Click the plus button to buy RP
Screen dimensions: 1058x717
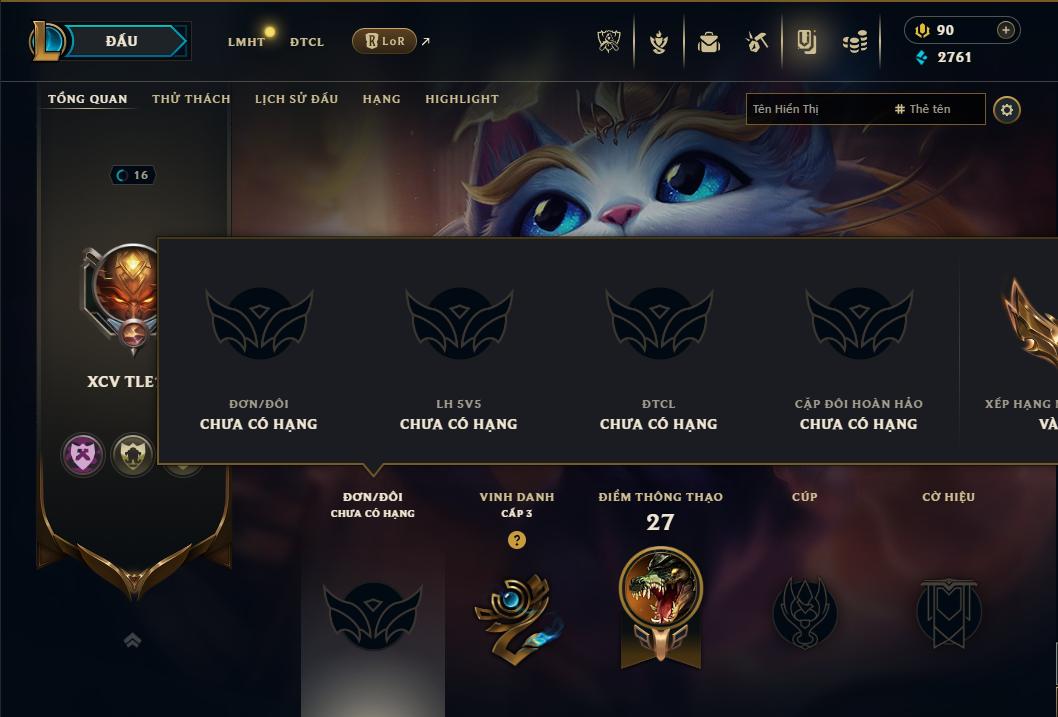click(x=1005, y=30)
